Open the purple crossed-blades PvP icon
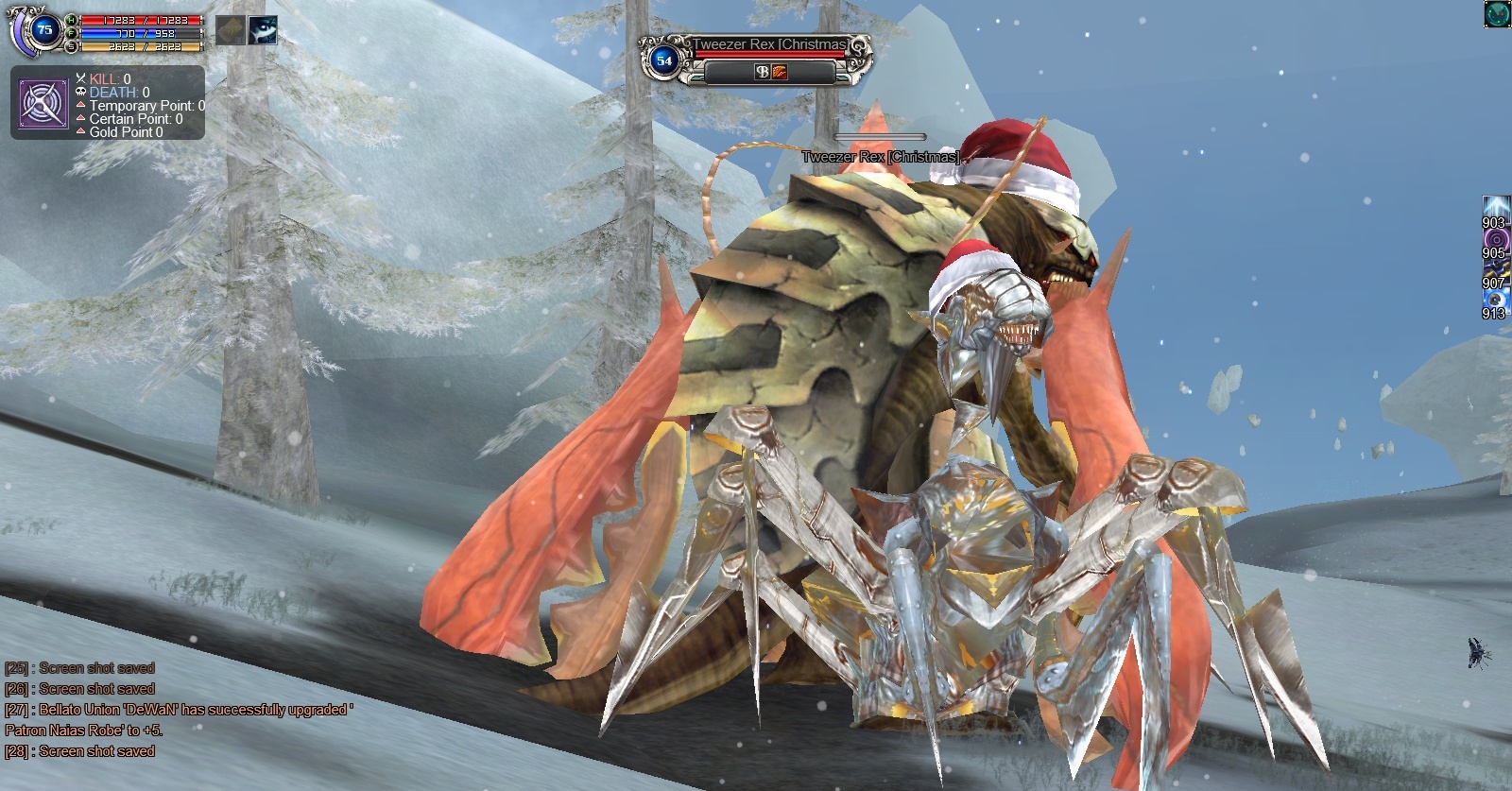The height and width of the screenshot is (791, 1512). [43, 104]
